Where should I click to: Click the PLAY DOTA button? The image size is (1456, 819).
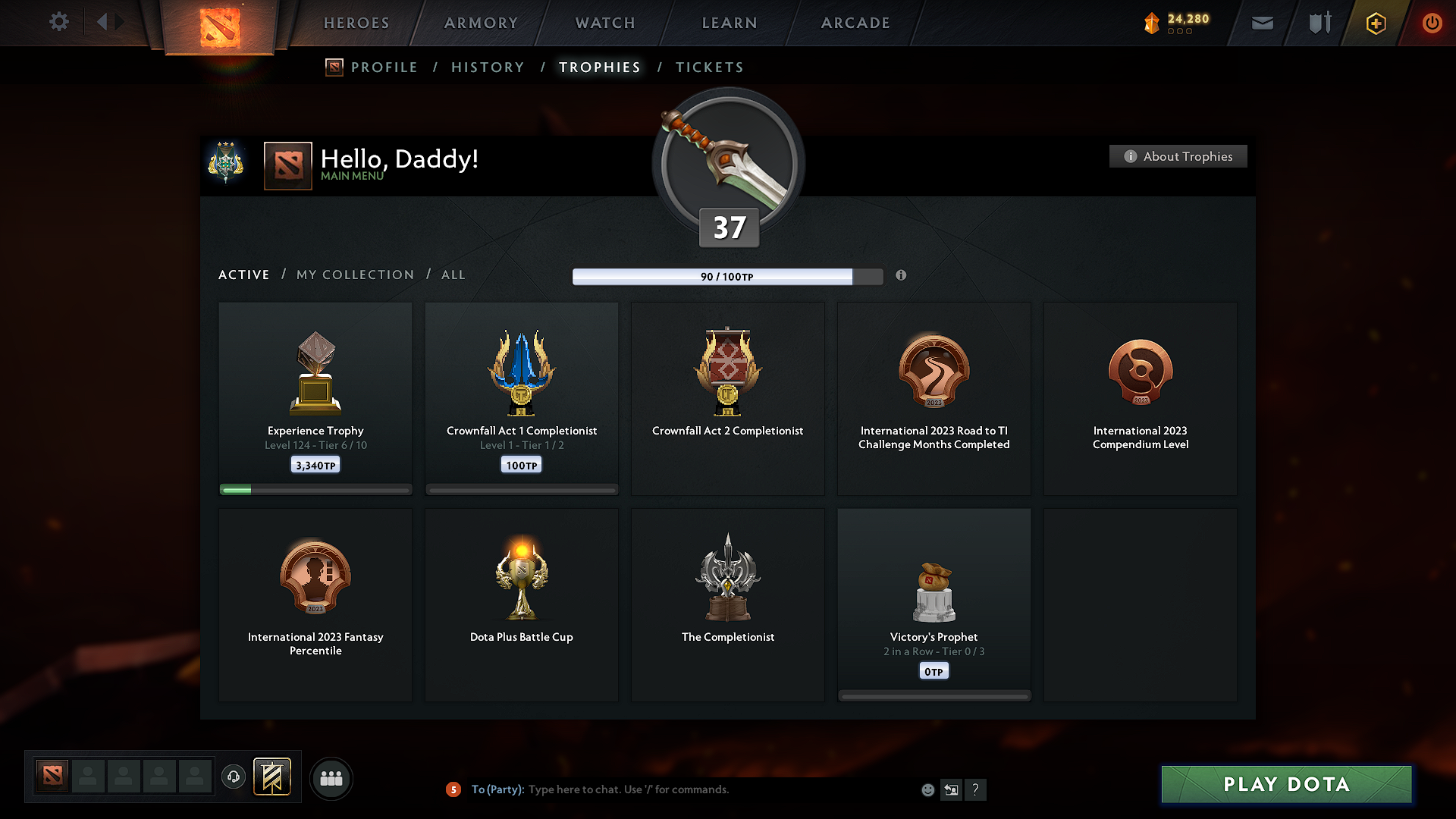(1285, 784)
